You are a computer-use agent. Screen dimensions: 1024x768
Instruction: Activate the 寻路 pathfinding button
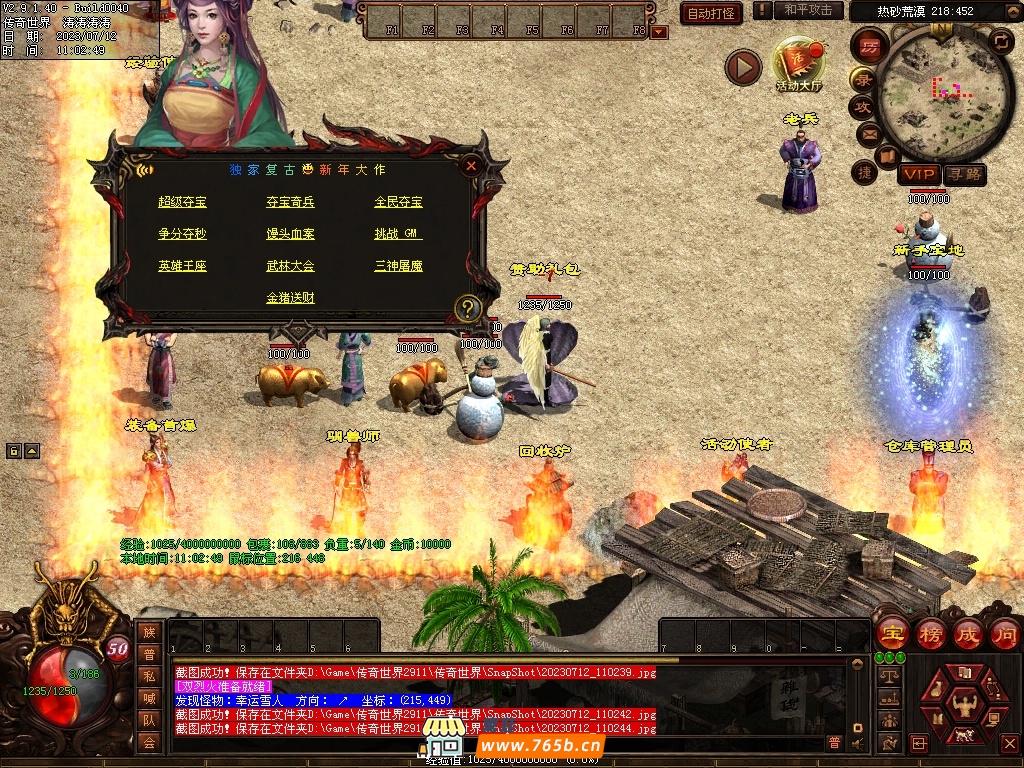tap(964, 174)
